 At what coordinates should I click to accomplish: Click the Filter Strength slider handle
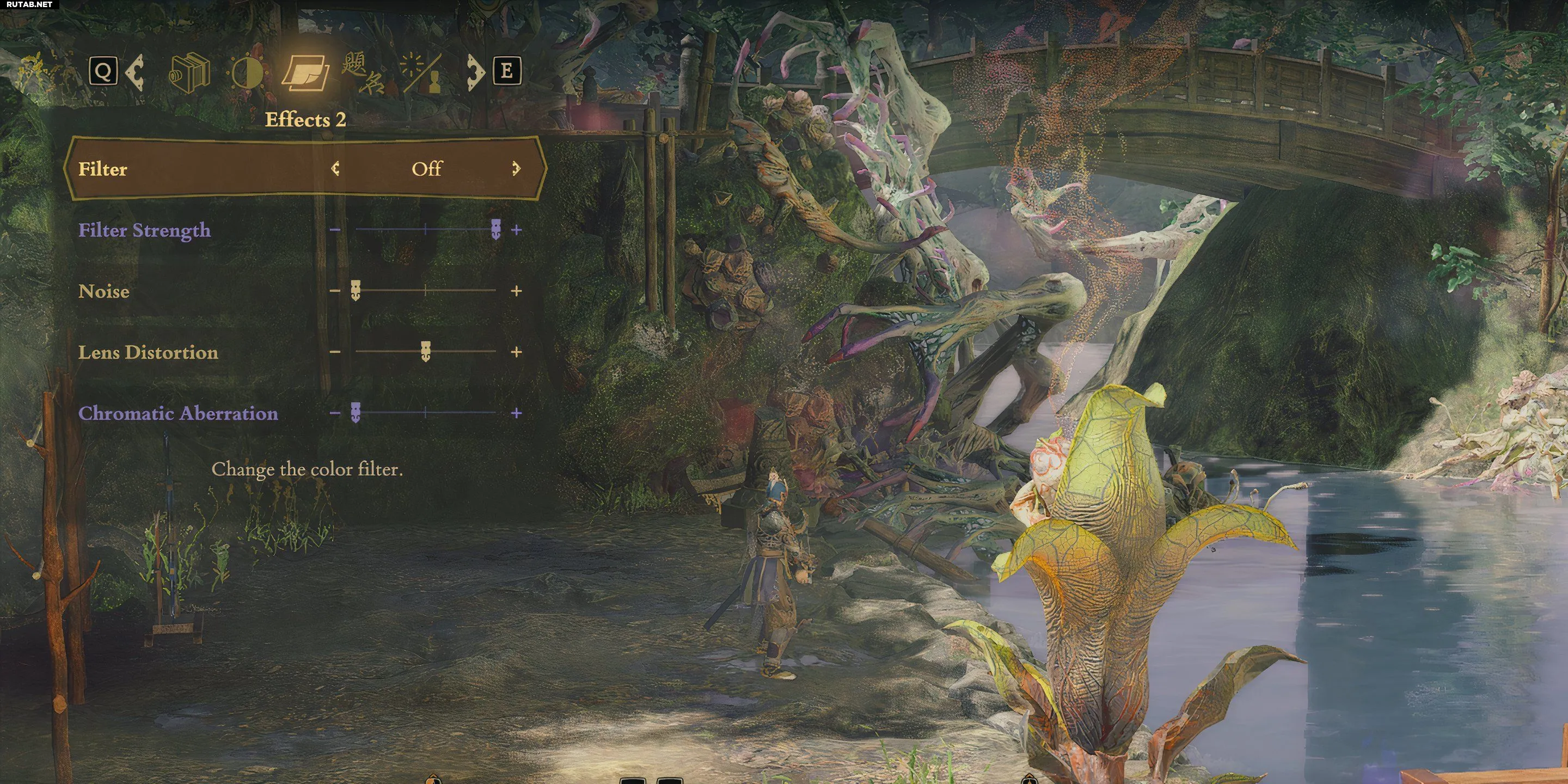pos(495,229)
